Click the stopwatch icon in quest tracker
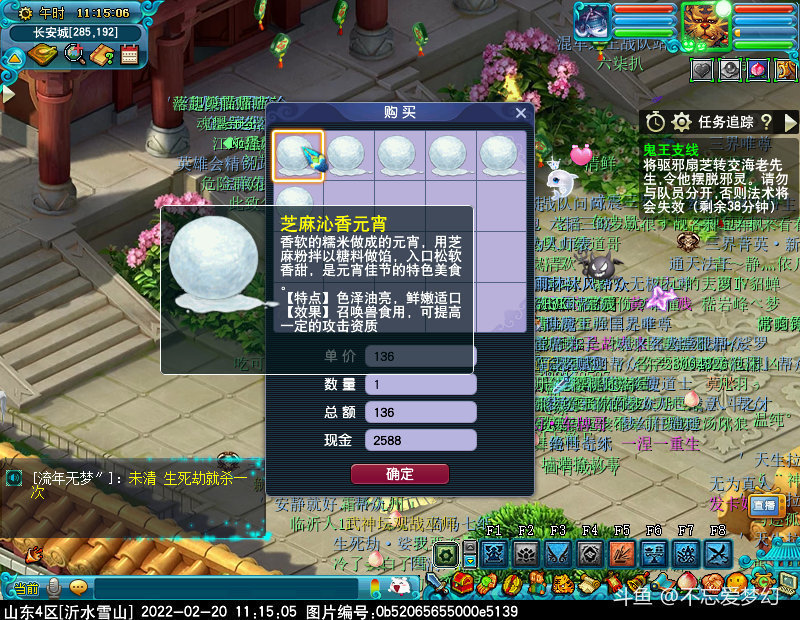800x620 pixels. [x=655, y=122]
